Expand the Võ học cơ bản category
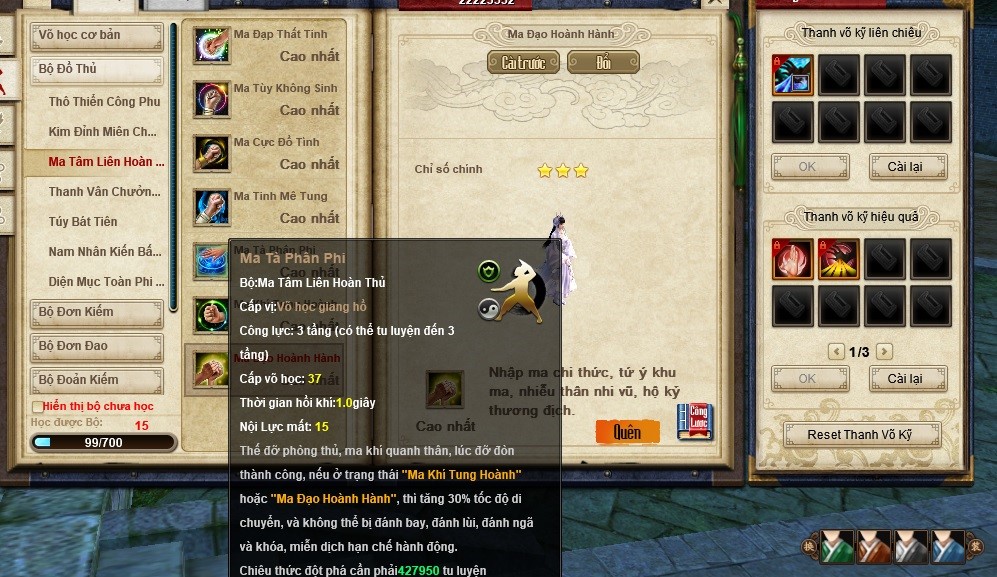This screenshot has width=997, height=577. coord(98,36)
